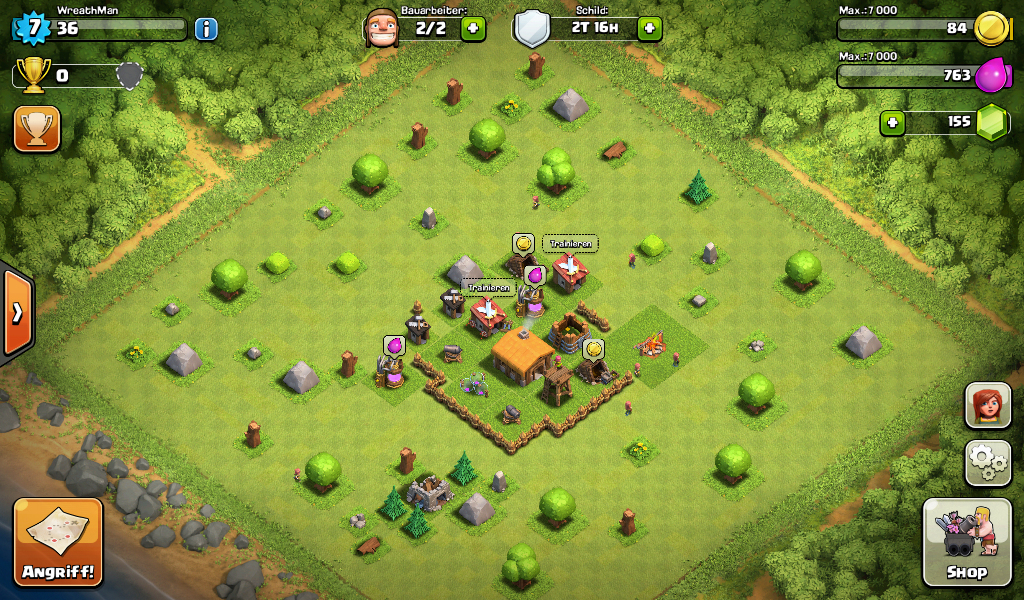The height and width of the screenshot is (600, 1024).
Task: Tap the builder face icon
Action: 382,27
